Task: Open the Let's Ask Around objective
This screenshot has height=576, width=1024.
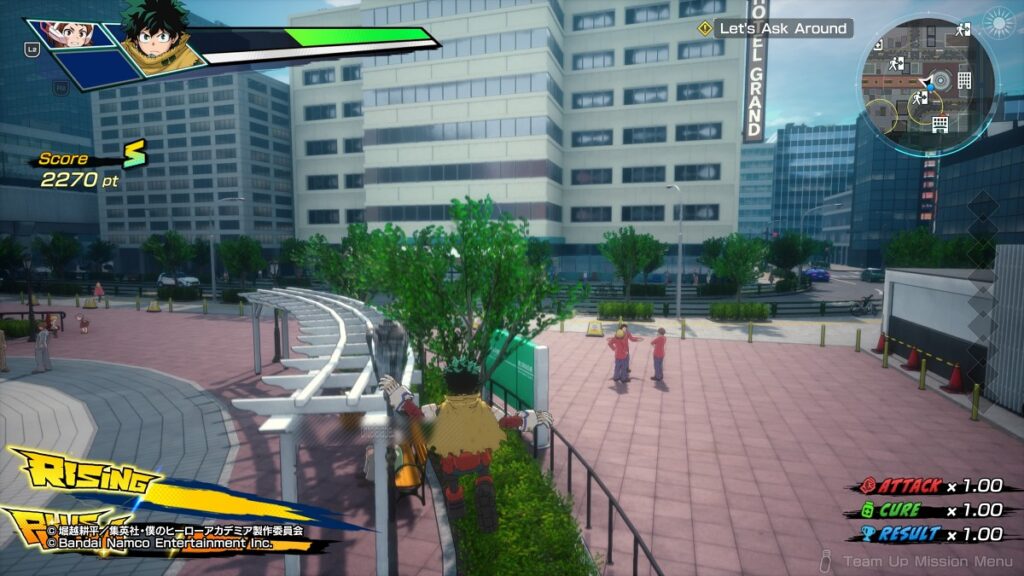Action: pyautogui.click(x=776, y=28)
